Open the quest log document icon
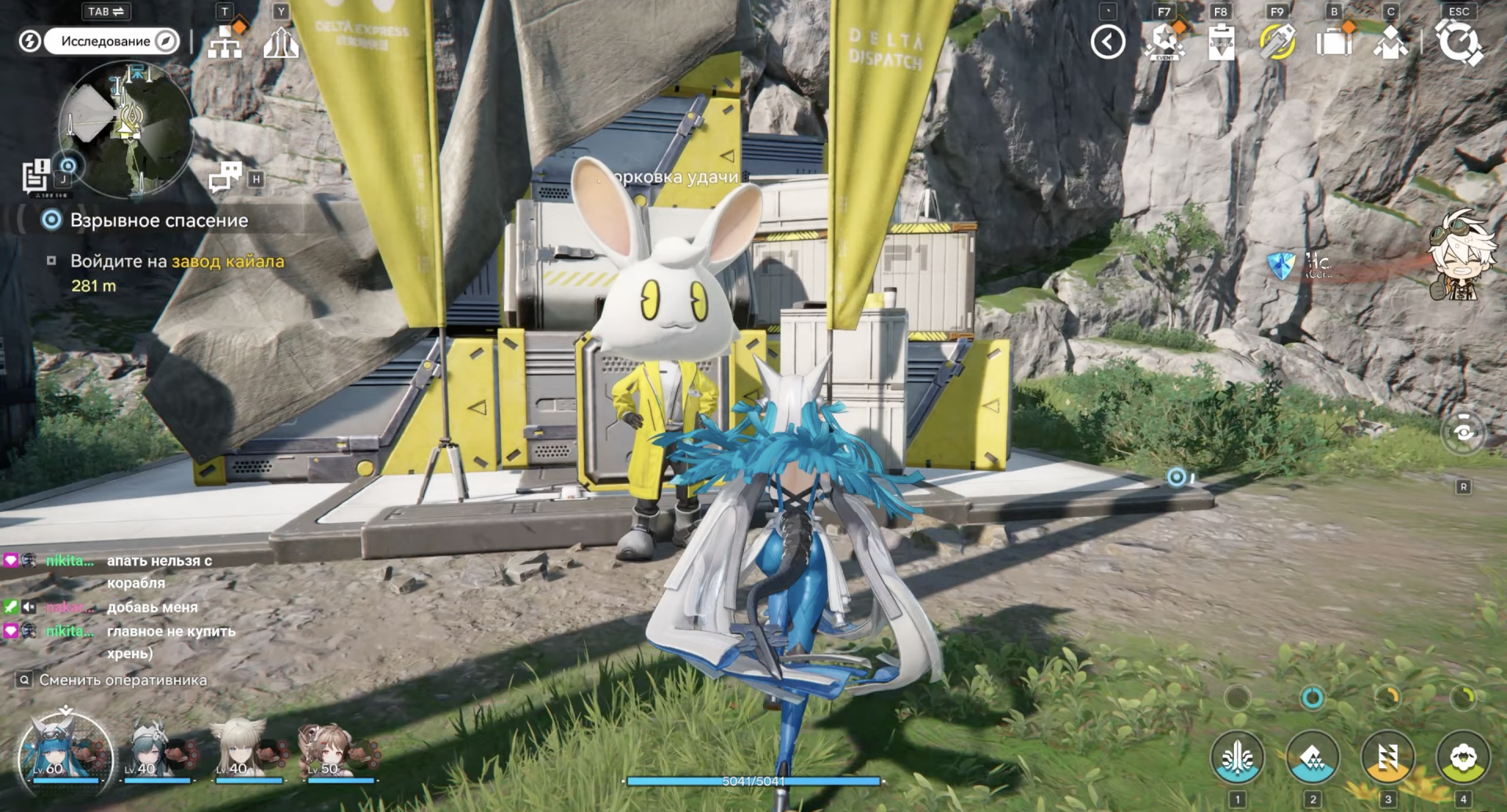1507x812 pixels. tap(36, 175)
